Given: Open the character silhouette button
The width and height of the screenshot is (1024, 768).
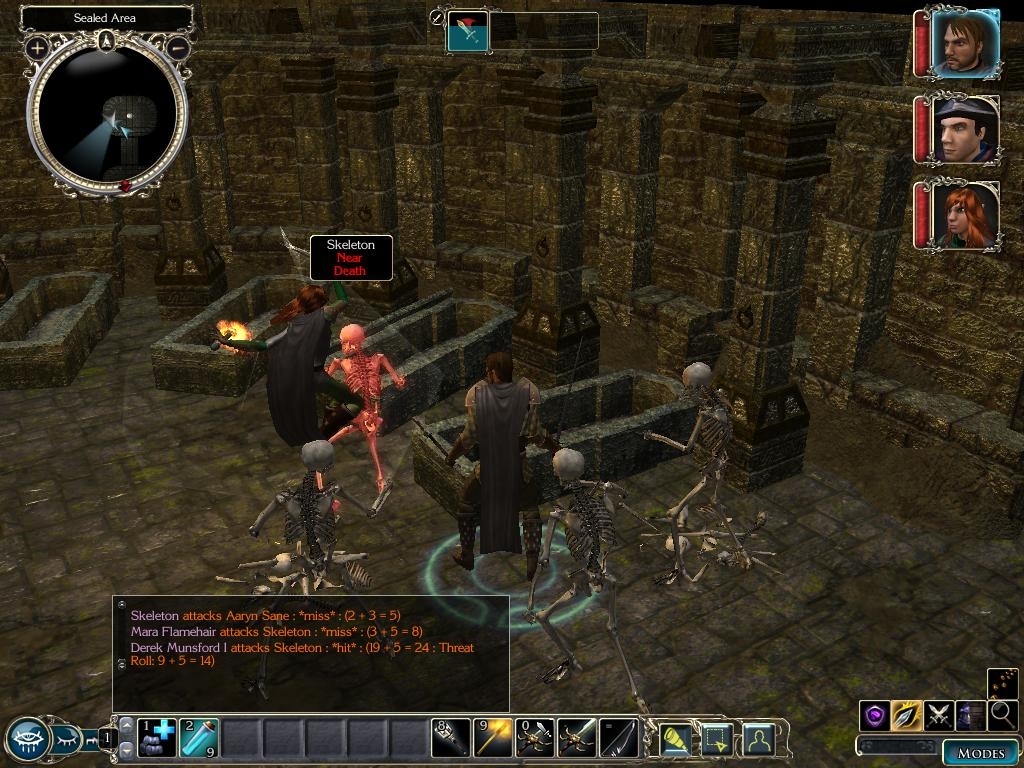Looking at the screenshot, I should tap(760, 739).
